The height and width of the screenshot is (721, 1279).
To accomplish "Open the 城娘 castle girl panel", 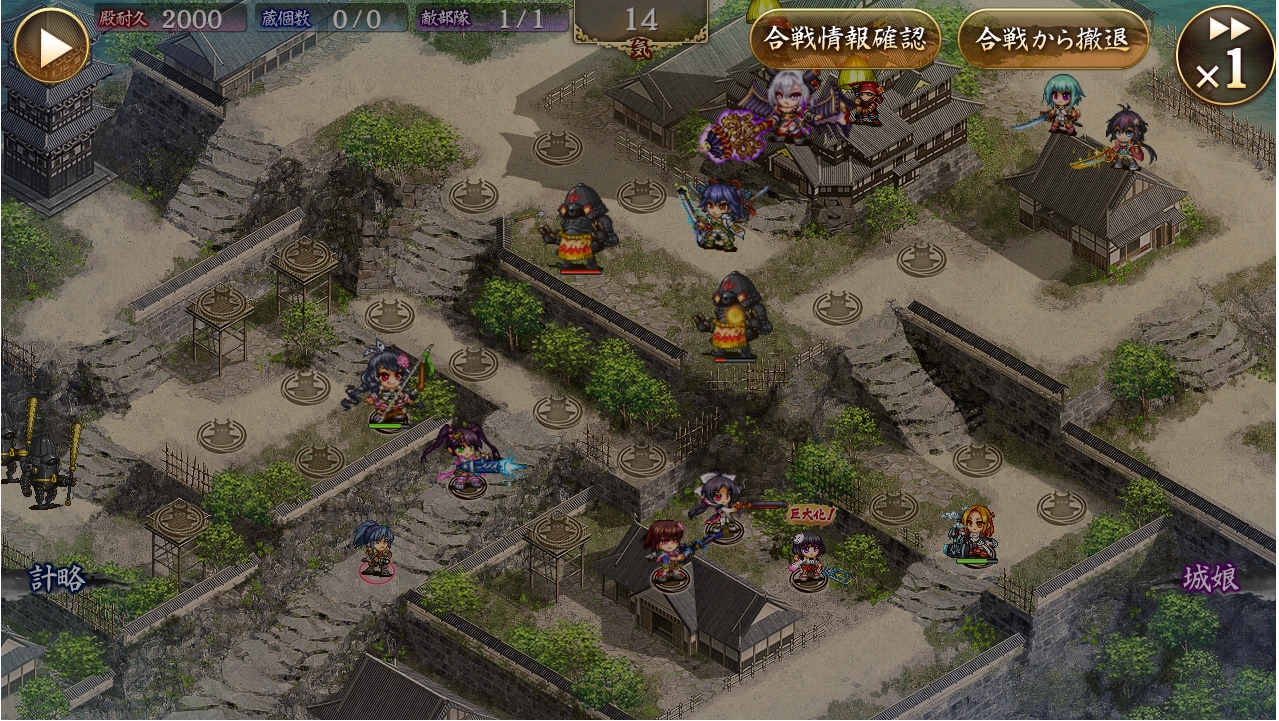I will click(x=1211, y=579).
